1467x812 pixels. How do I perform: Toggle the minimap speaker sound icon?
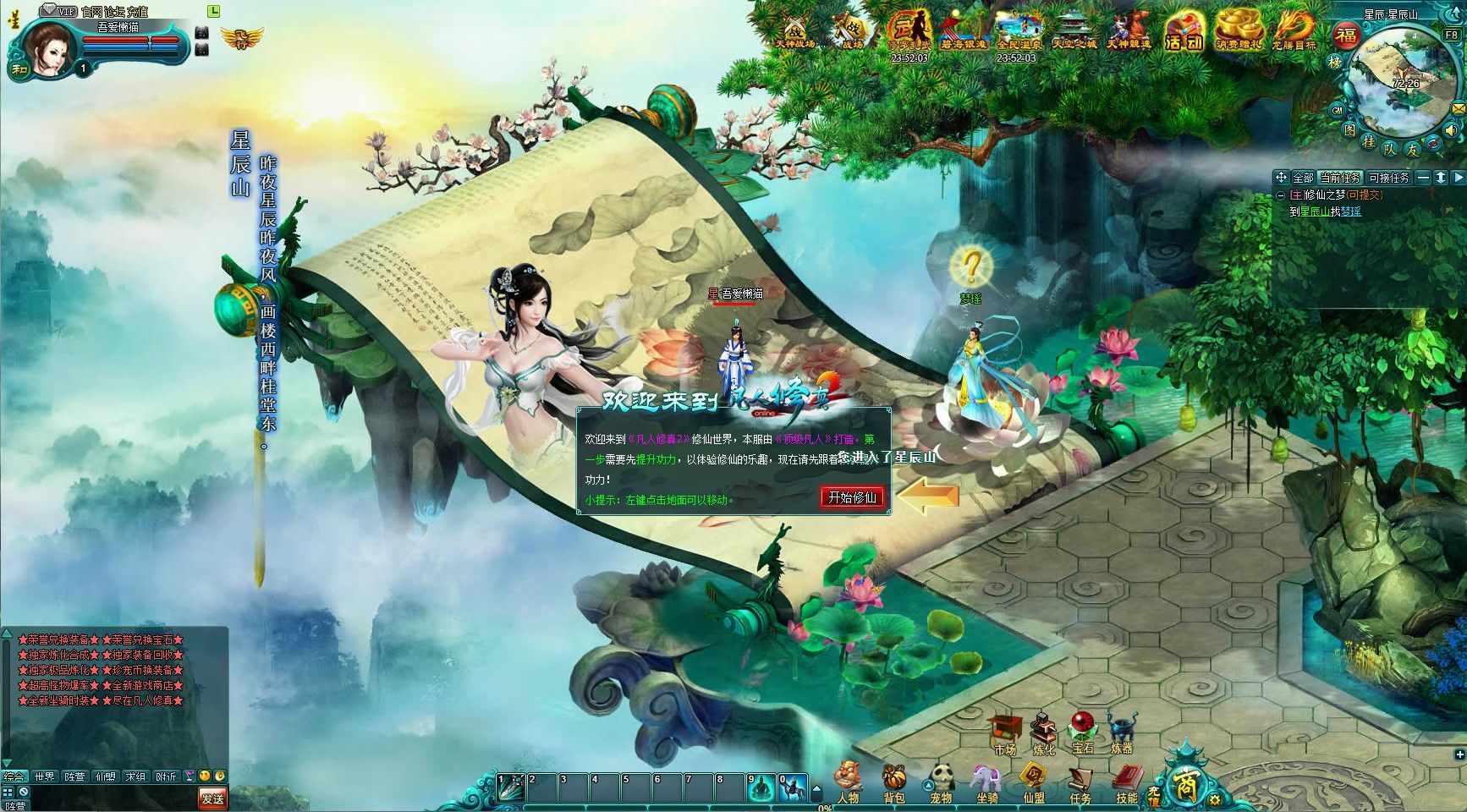1452,131
